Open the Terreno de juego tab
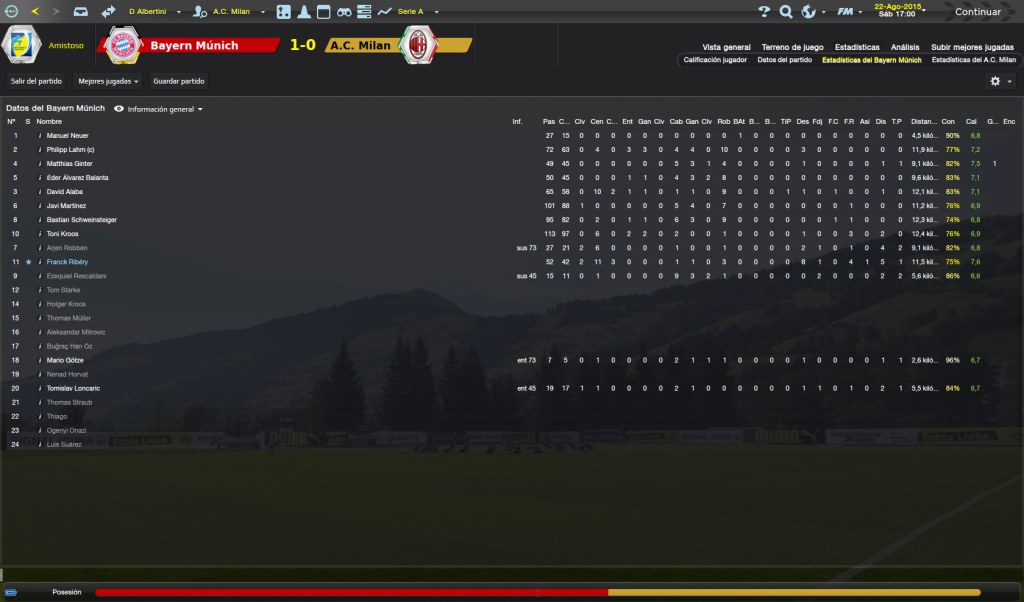The height and width of the screenshot is (602, 1024). (x=792, y=47)
